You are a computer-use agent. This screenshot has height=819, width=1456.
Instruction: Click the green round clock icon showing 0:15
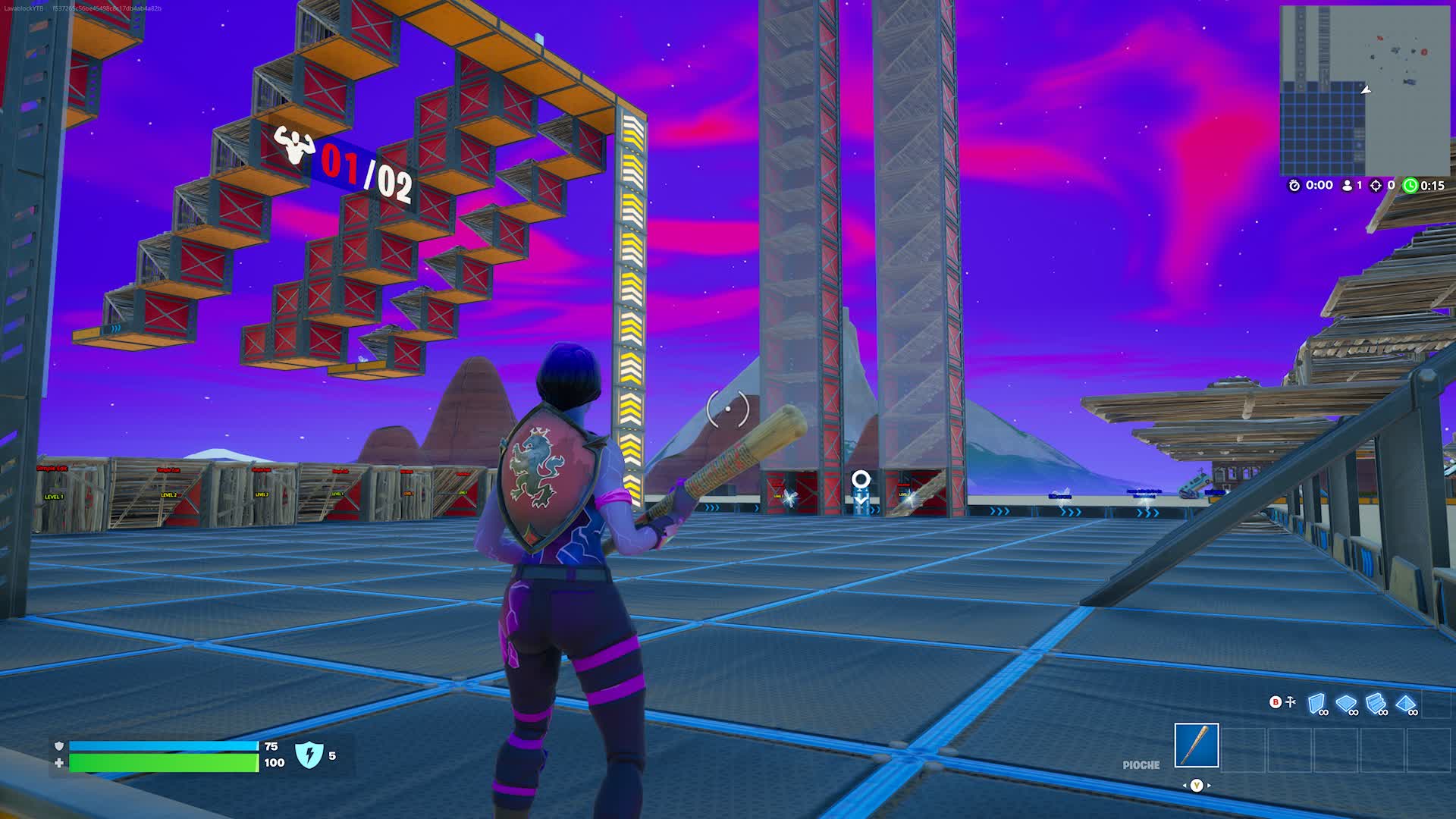pyautogui.click(x=1411, y=185)
